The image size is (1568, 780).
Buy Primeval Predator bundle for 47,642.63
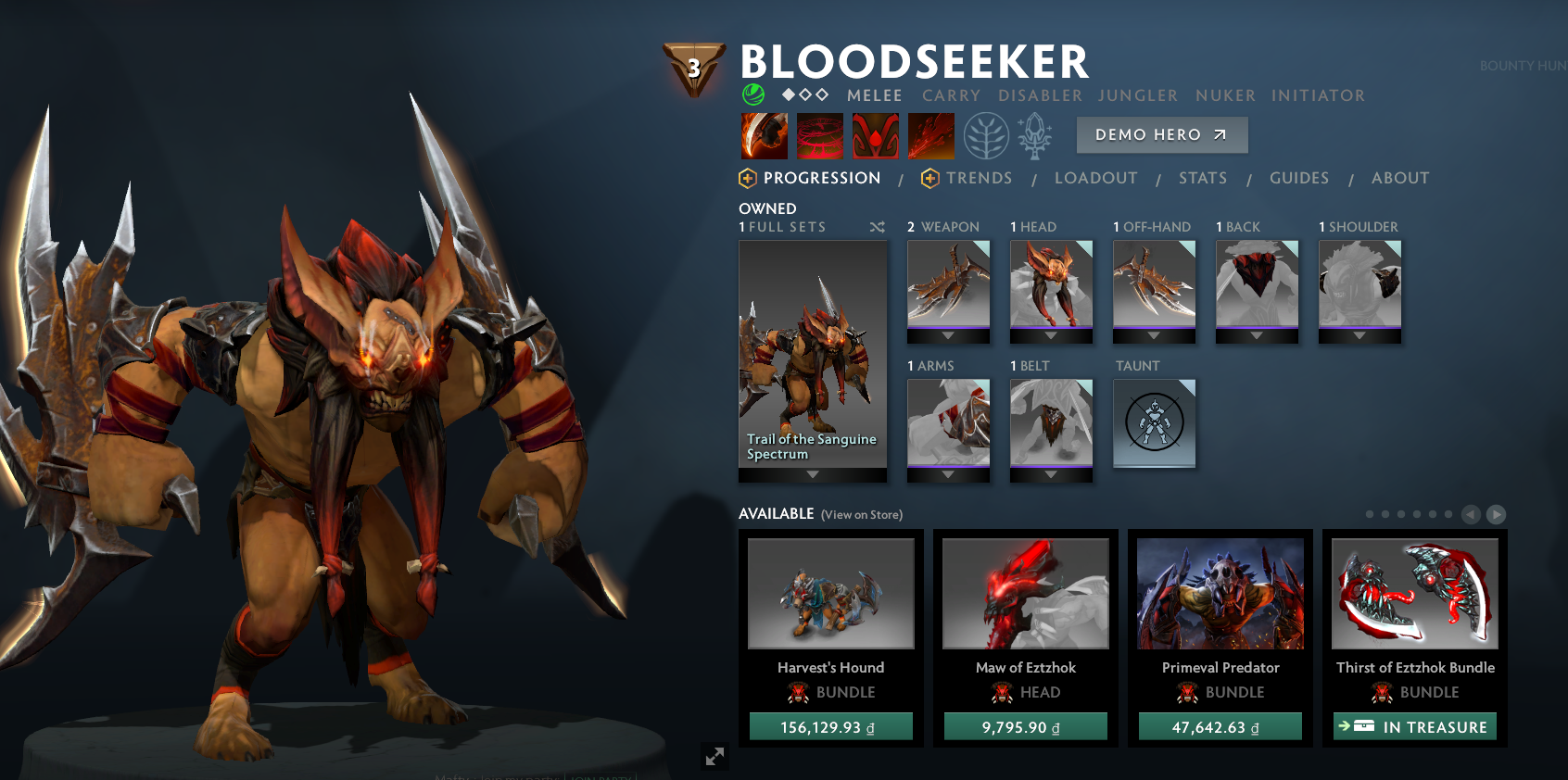pyautogui.click(x=1220, y=727)
